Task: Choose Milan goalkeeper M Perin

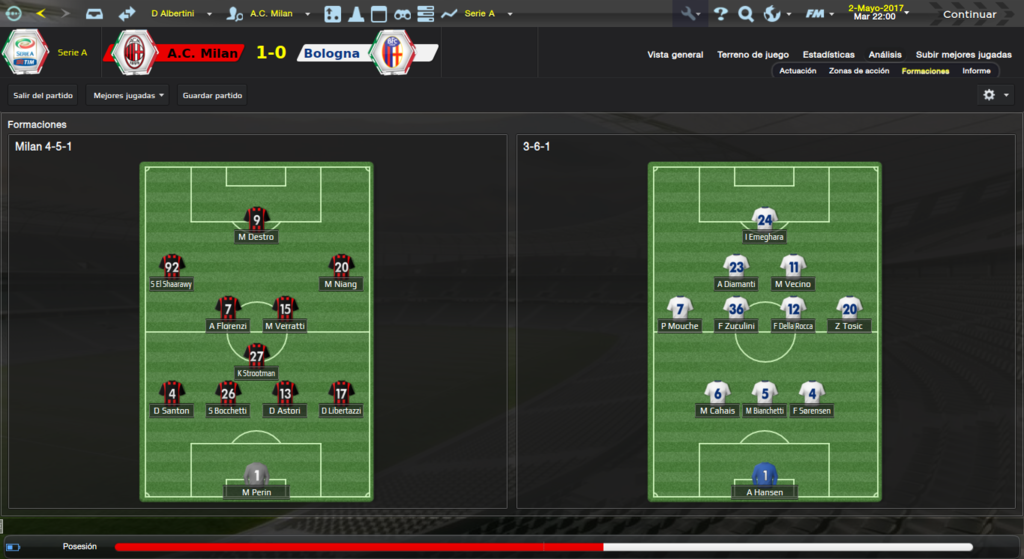Action: [257, 480]
